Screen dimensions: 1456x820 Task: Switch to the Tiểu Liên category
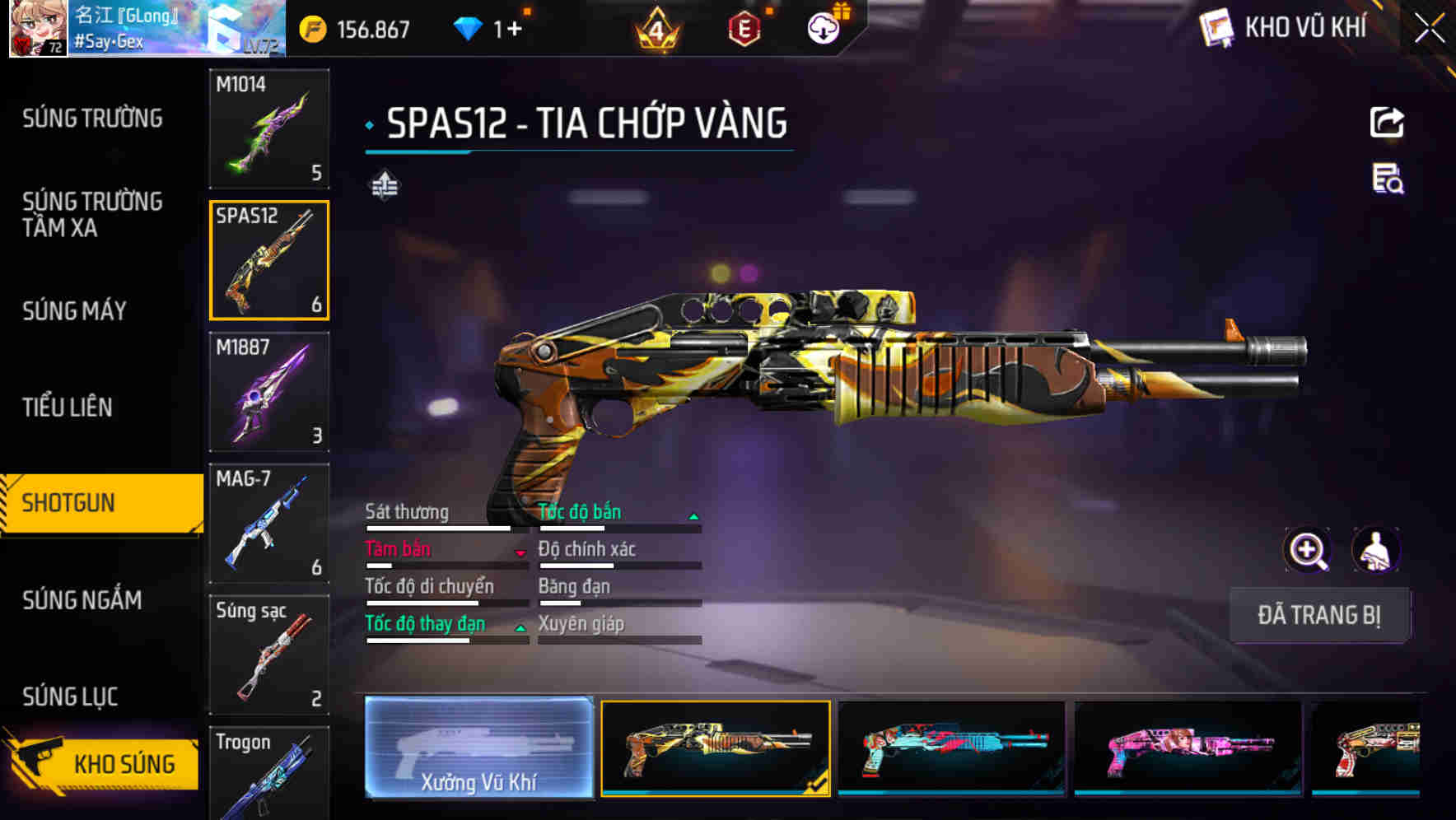[68, 407]
